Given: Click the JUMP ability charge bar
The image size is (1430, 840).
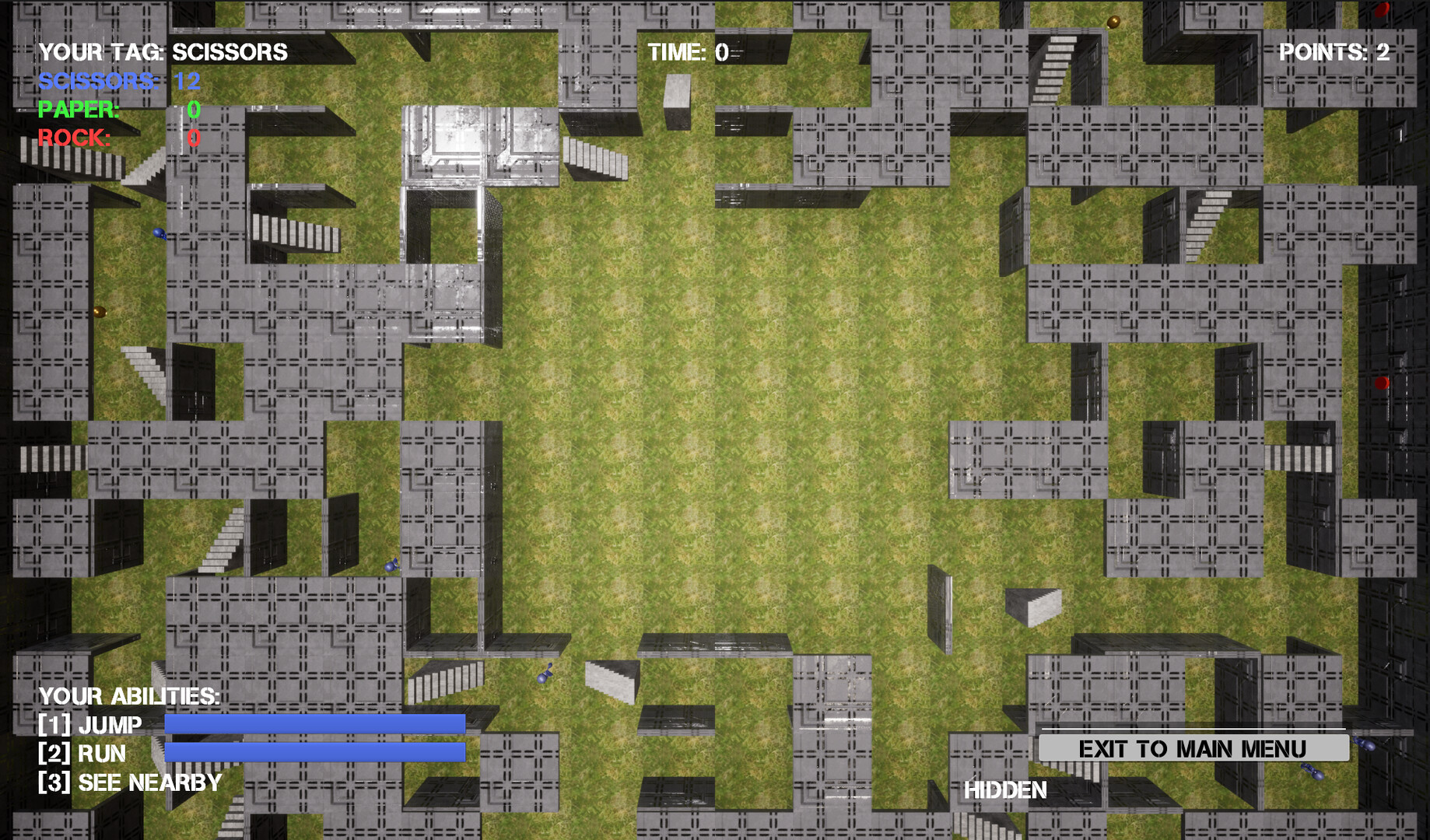Looking at the screenshot, I should [314, 725].
